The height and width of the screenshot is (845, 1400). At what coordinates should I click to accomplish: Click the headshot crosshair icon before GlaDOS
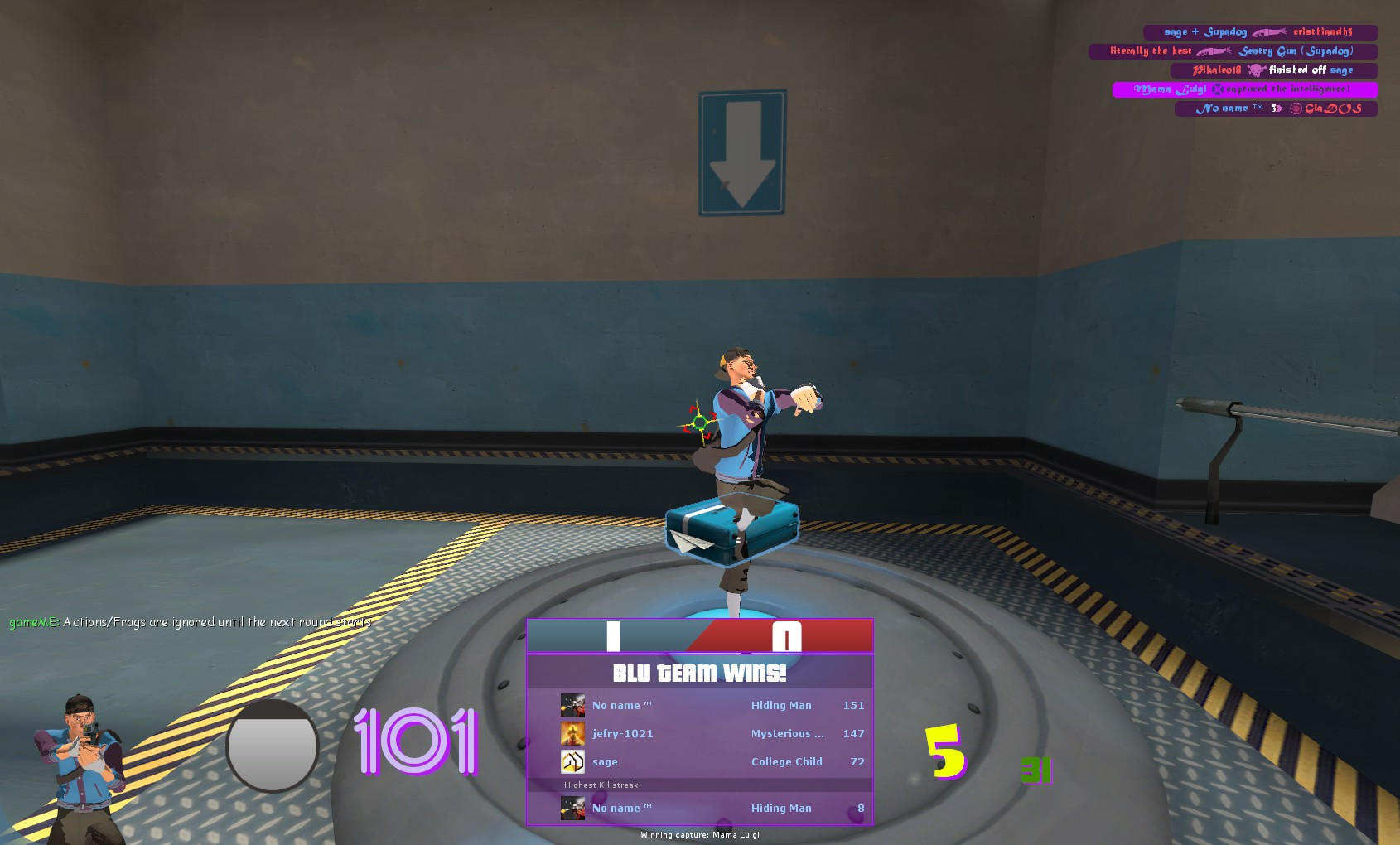(1296, 109)
